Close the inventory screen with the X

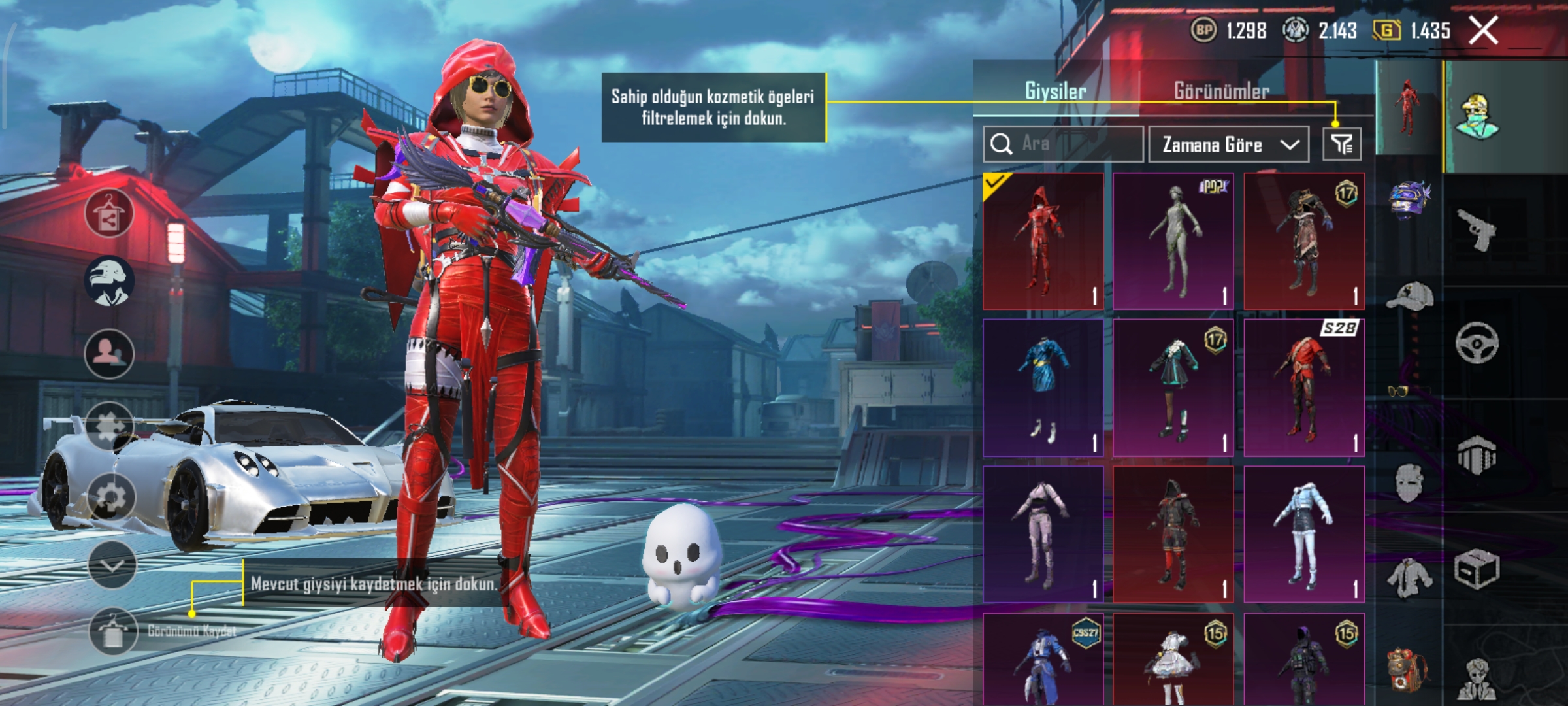tap(1483, 31)
